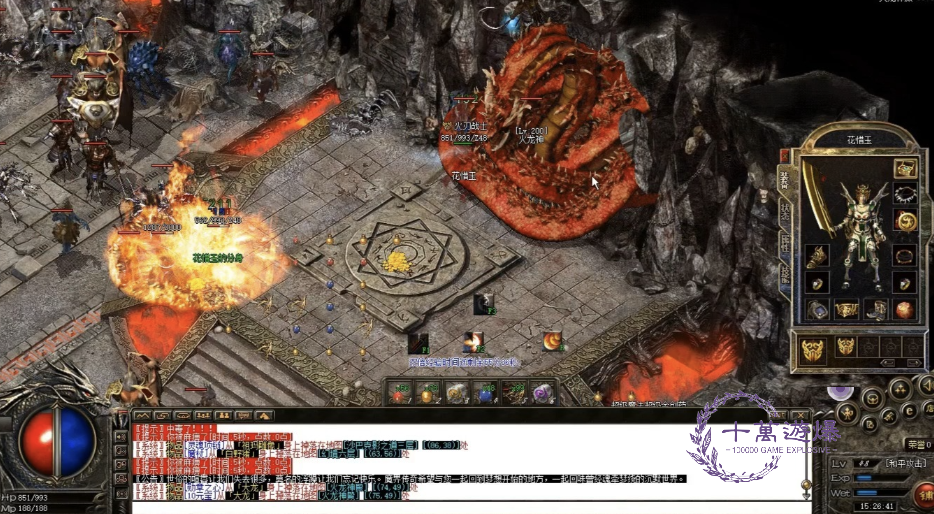934x514 pixels.
Task: Show the 属性 attributes tab
Action: pyautogui.click(x=784, y=243)
